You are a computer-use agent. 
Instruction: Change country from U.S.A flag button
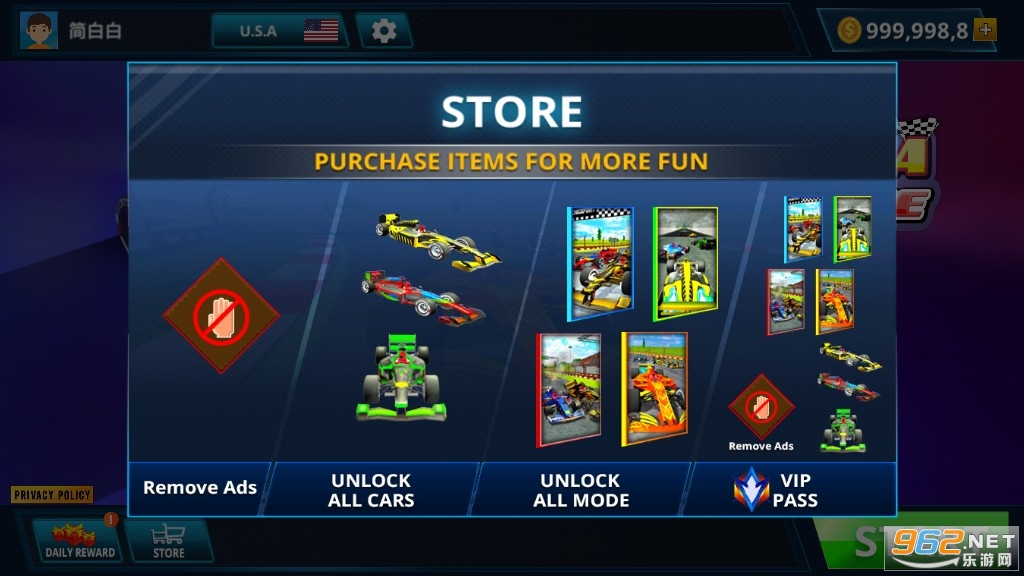click(278, 31)
